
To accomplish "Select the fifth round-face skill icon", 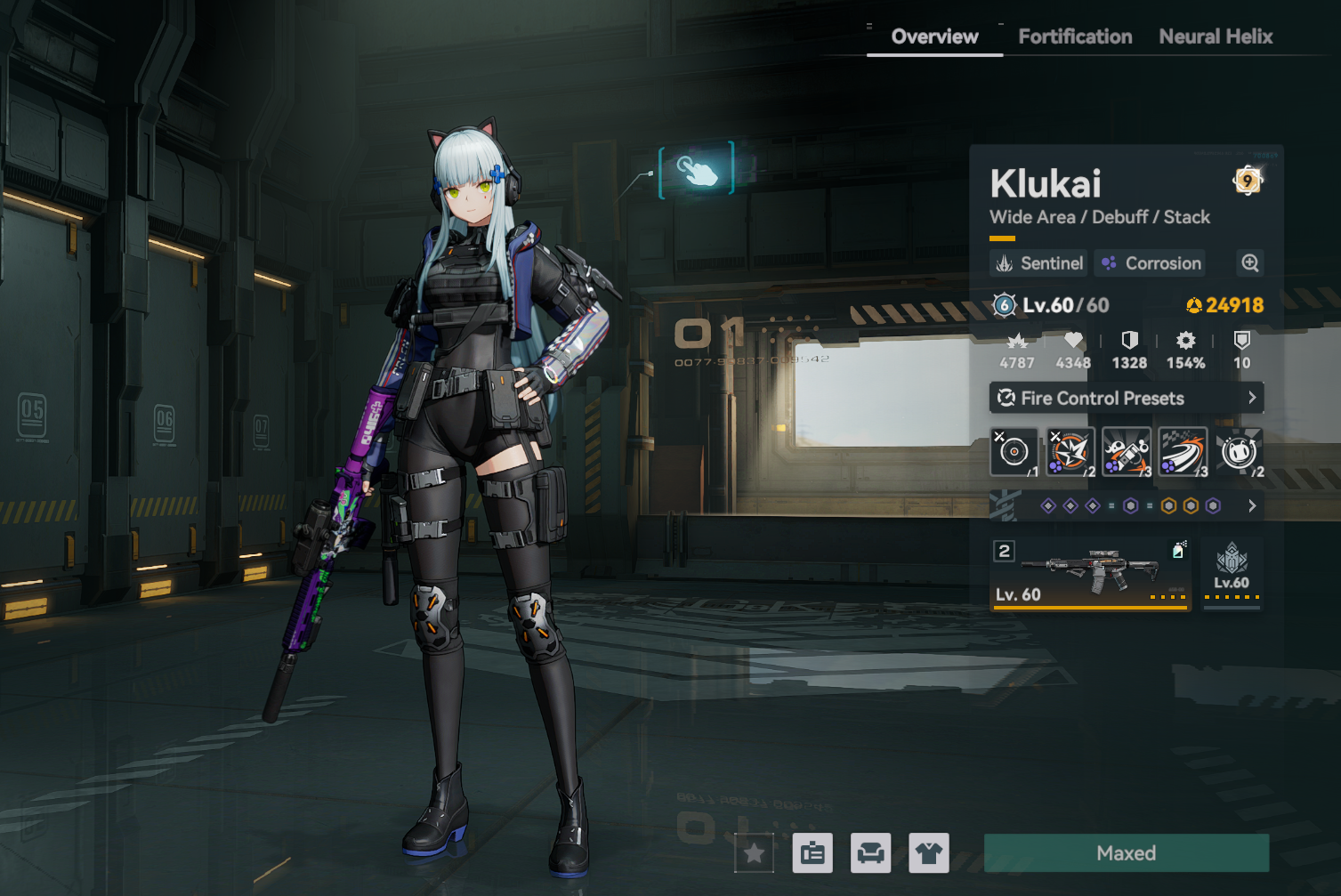I will (1239, 452).
